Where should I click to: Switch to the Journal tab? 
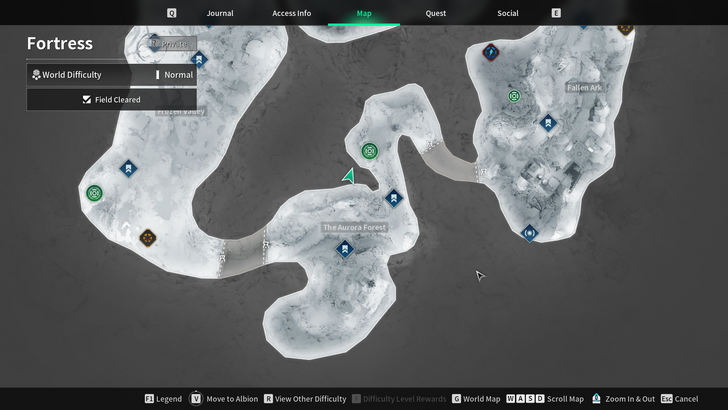click(219, 13)
